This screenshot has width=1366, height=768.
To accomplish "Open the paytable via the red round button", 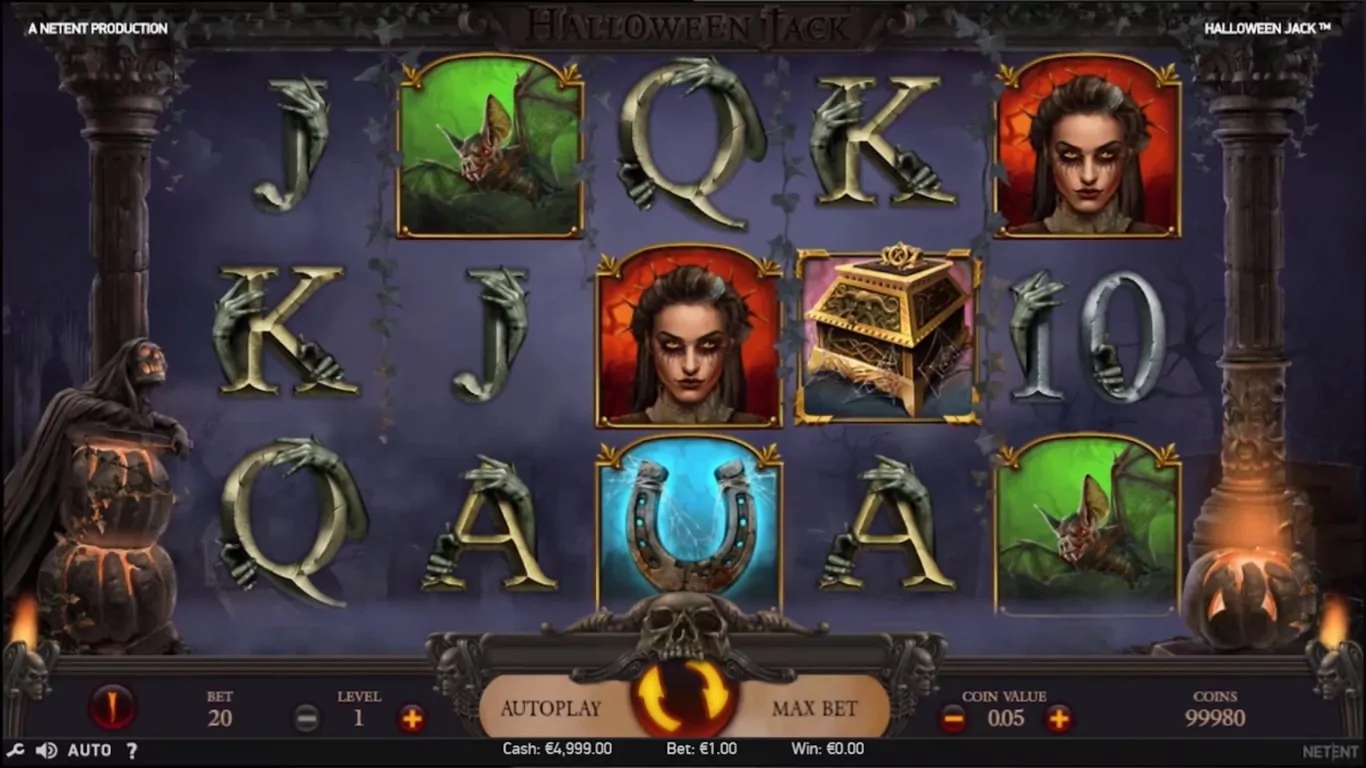I will (111, 707).
